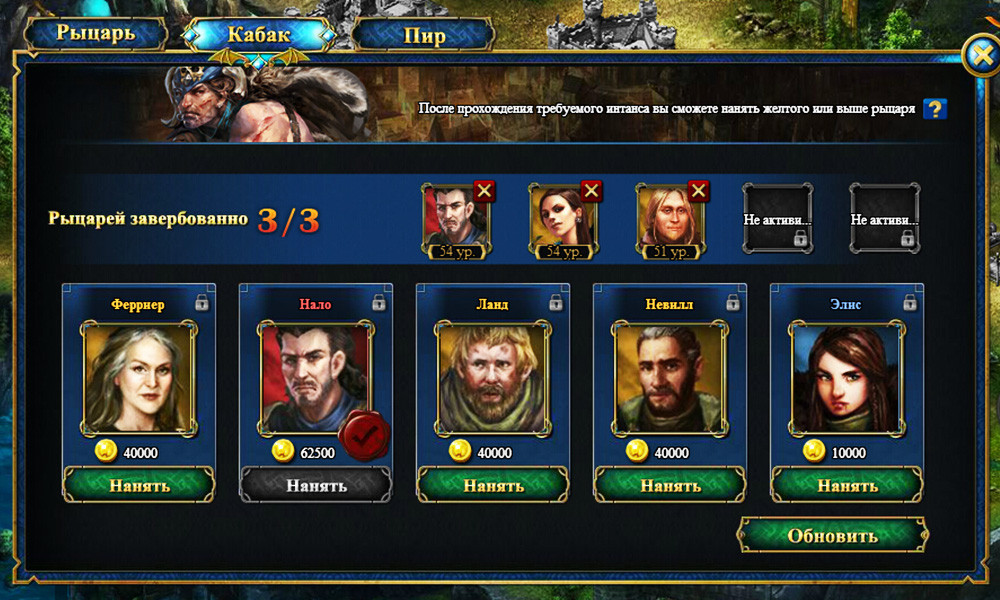The image size is (1000, 600).
Task: Close the tavern window
Action: tap(981, 56)
